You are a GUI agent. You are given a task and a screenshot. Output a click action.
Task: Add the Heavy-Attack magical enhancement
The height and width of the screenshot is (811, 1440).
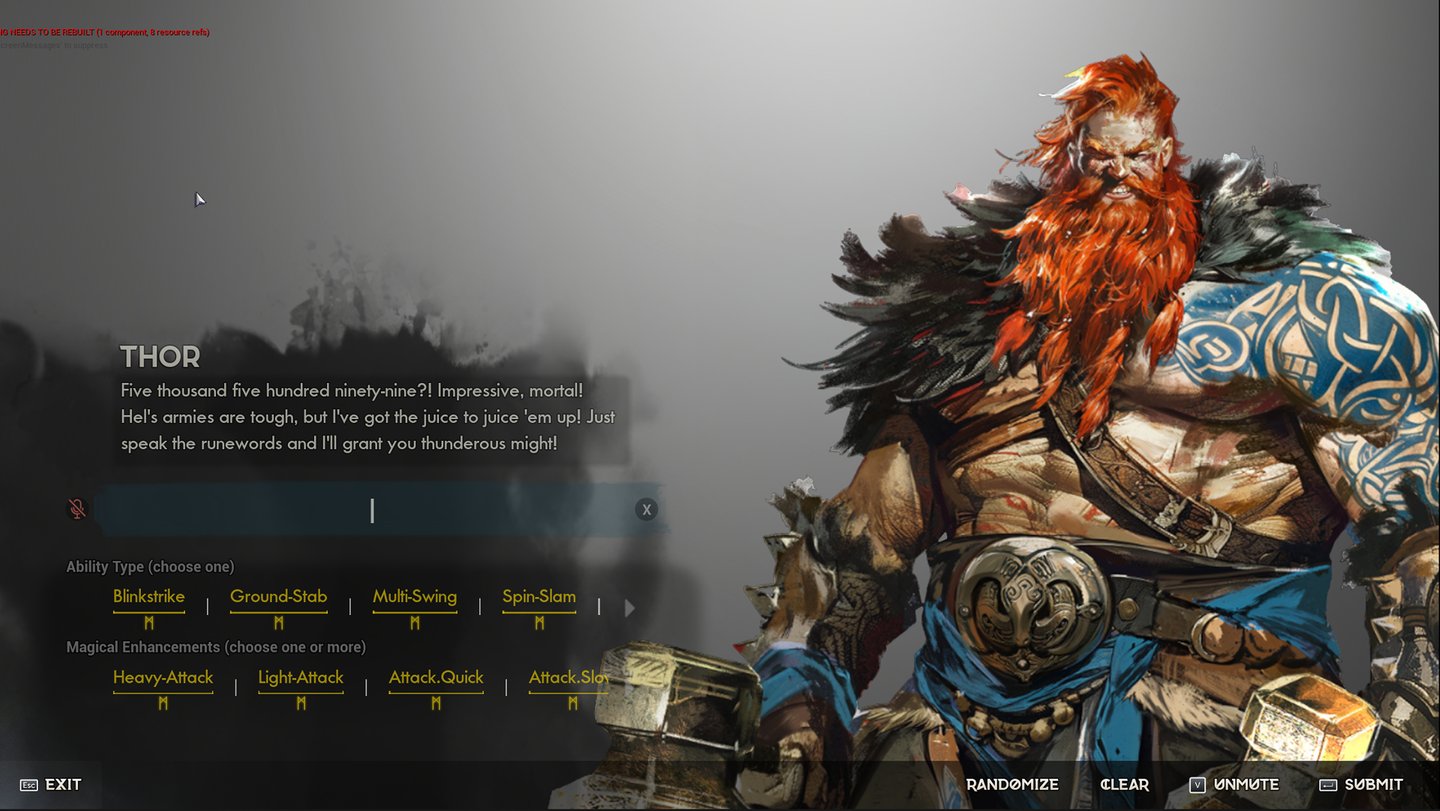[163, 678]
